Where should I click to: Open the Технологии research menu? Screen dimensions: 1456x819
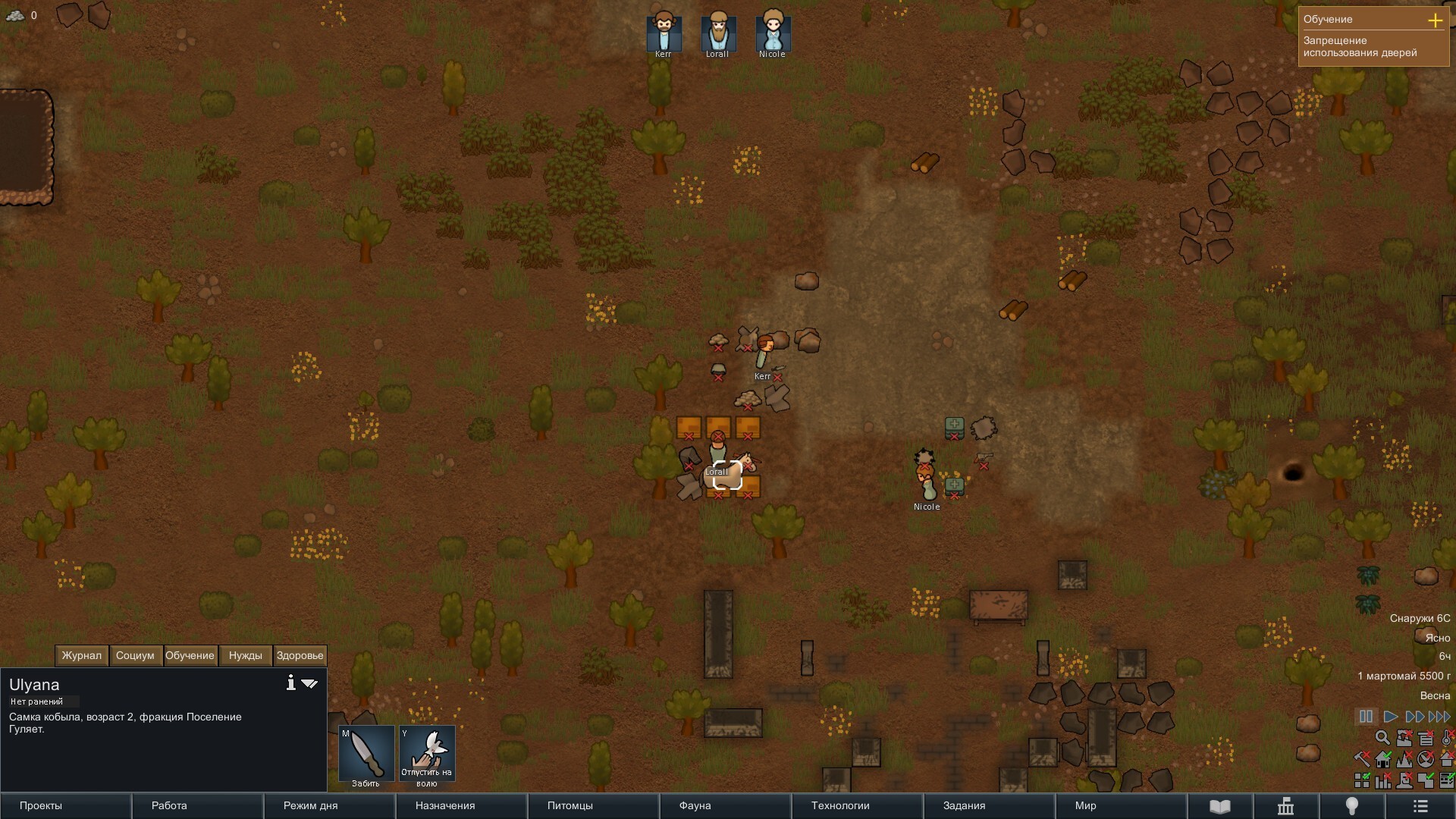(857, 806)
